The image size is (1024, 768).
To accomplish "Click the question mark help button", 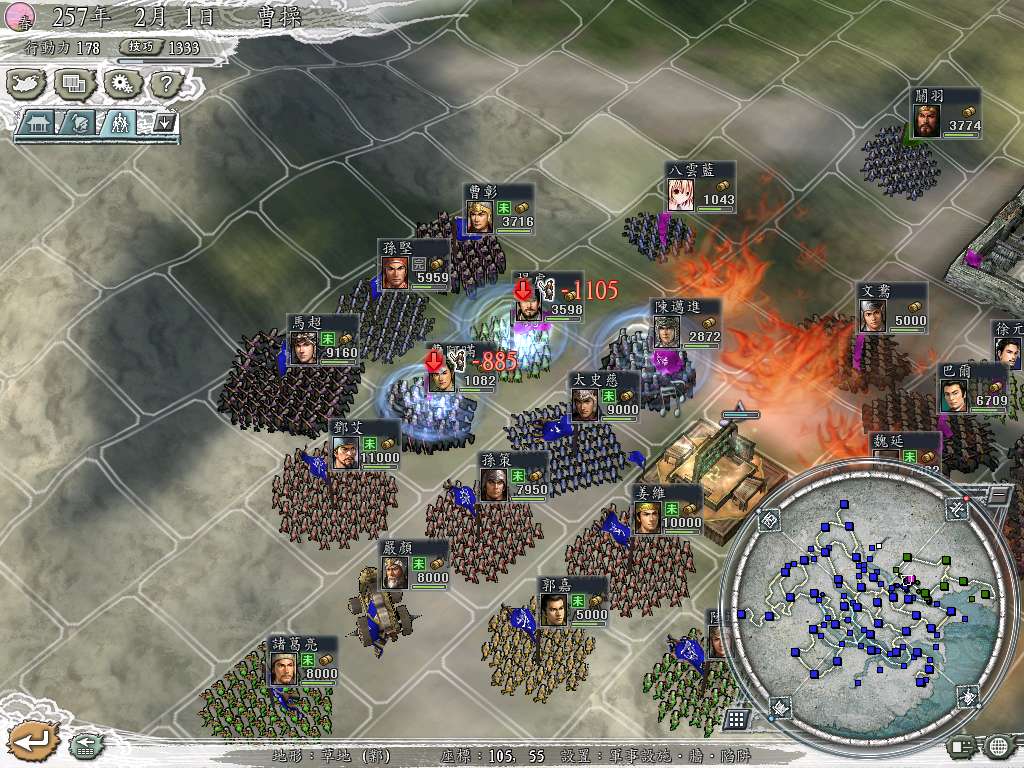I will pos(164,84).
